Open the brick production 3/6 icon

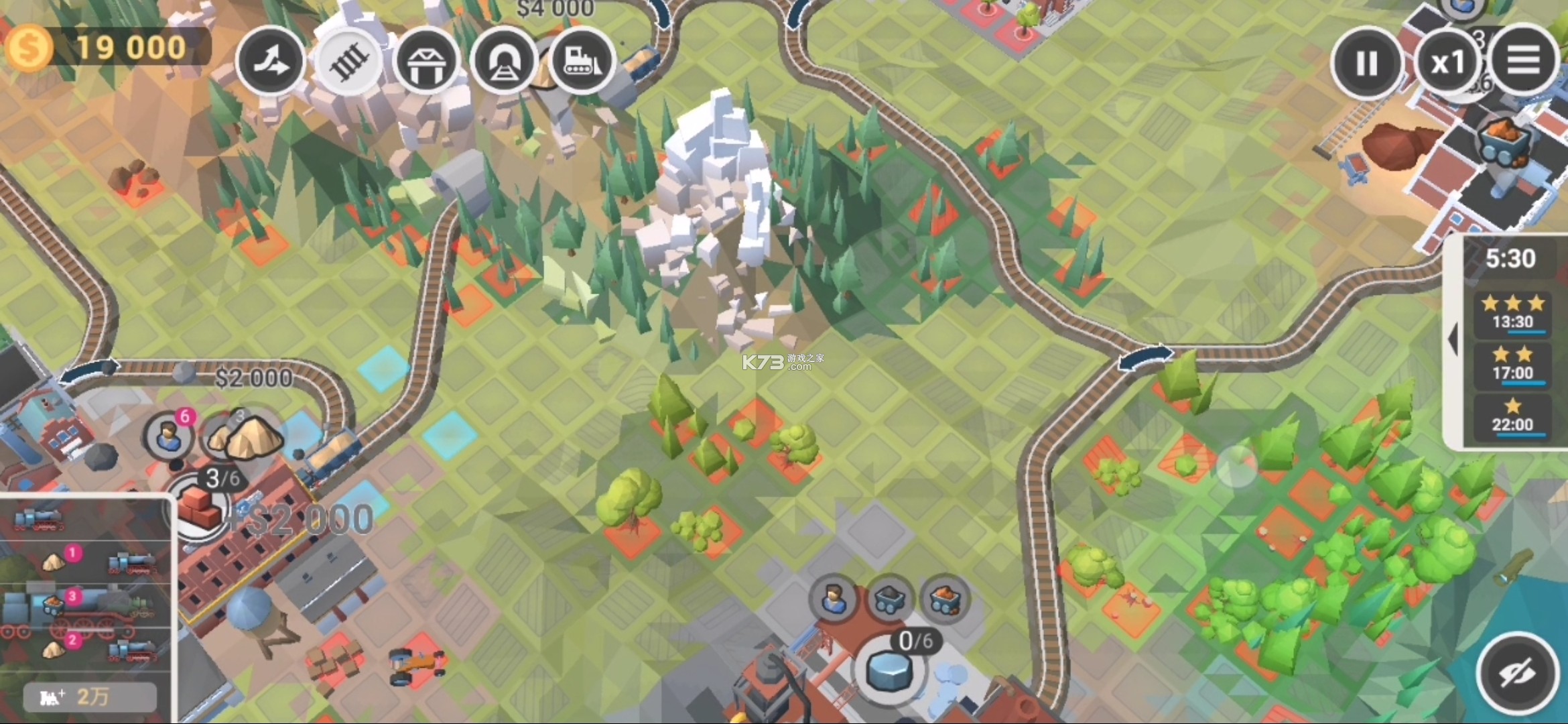pos(198,507)
